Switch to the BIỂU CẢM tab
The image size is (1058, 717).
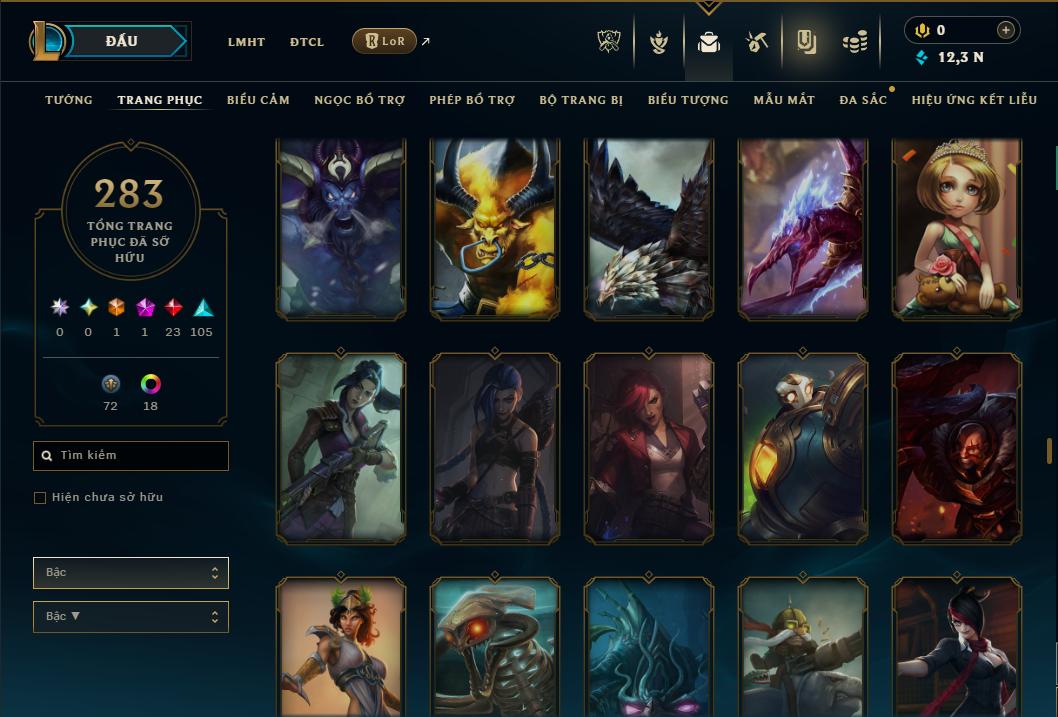click(258, 100)
